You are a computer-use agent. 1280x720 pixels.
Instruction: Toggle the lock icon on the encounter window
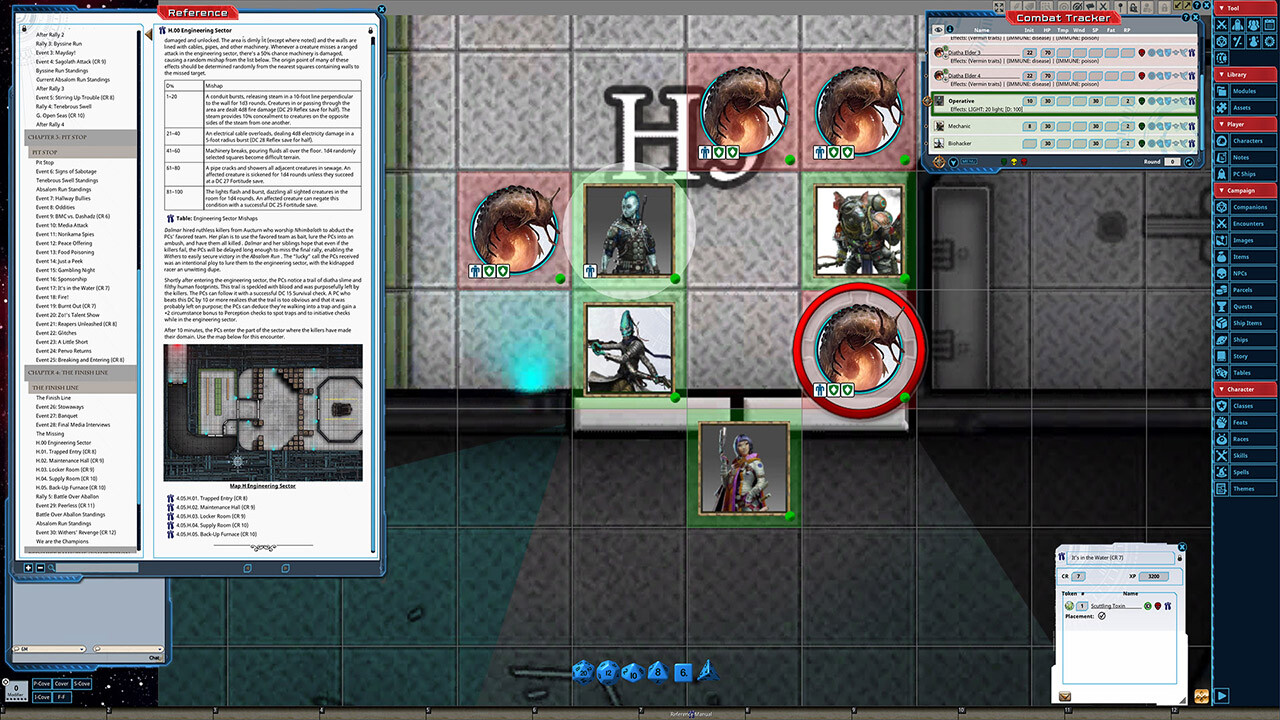[x=1180, y=558]
